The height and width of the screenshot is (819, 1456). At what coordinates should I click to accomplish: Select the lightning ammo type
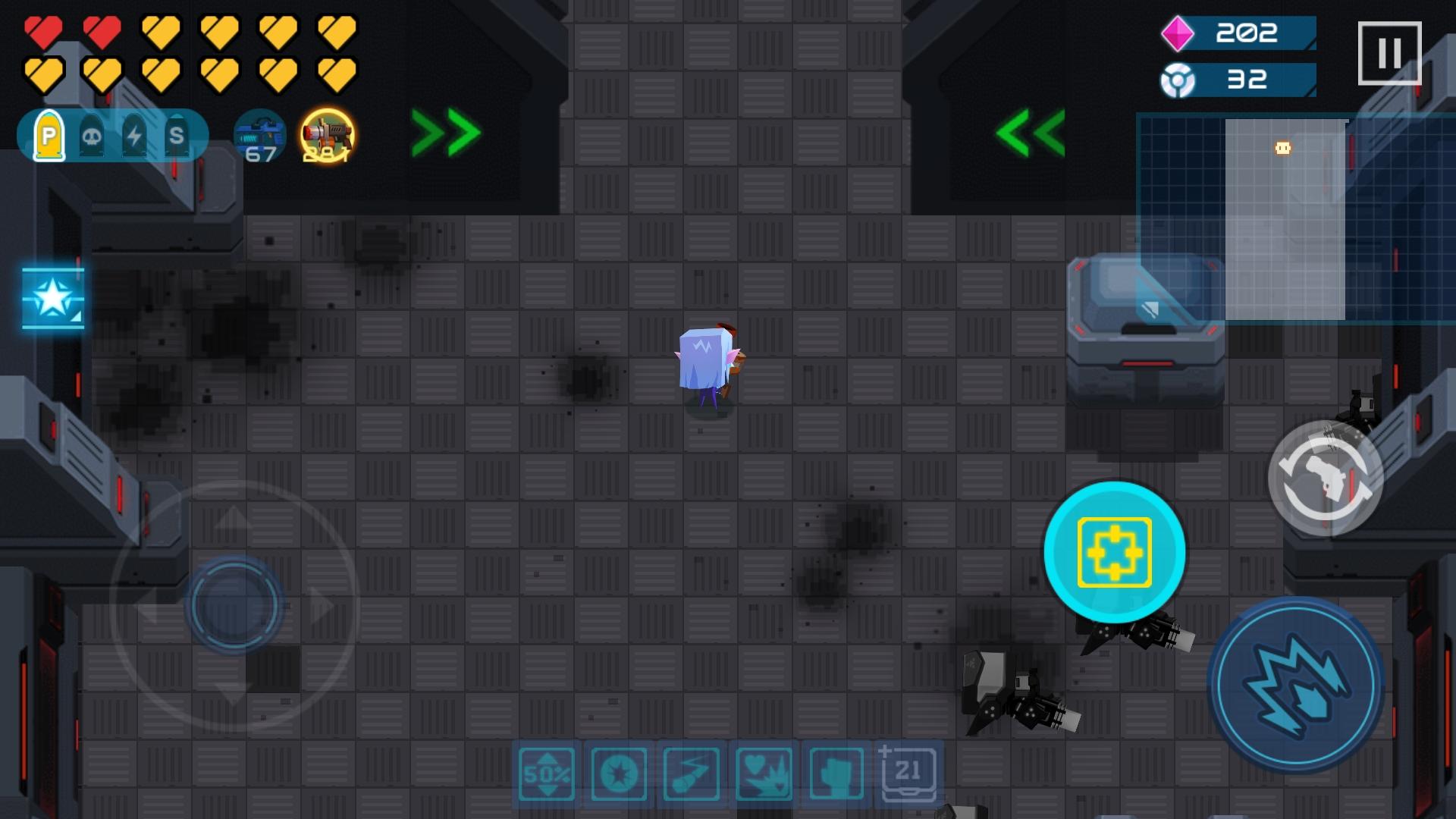(134, 136)
